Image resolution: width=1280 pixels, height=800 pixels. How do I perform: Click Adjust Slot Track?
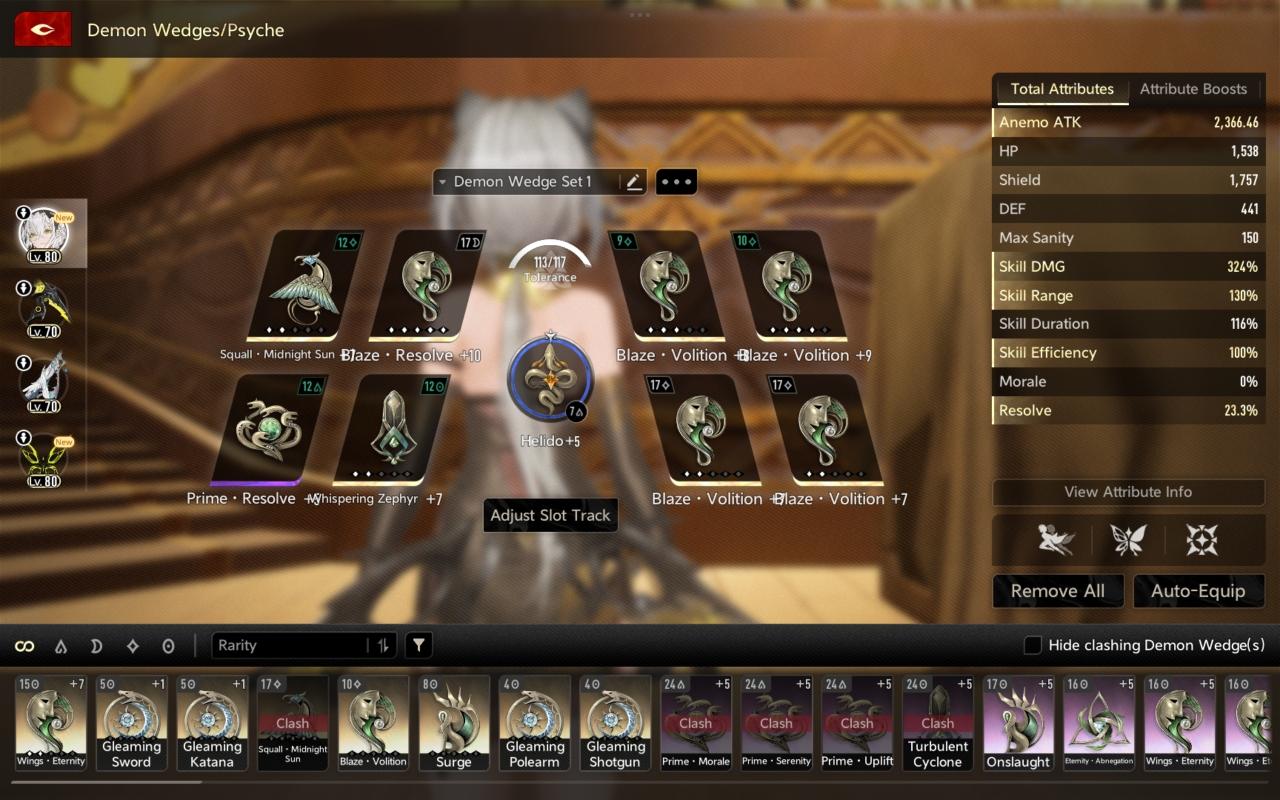550,516
